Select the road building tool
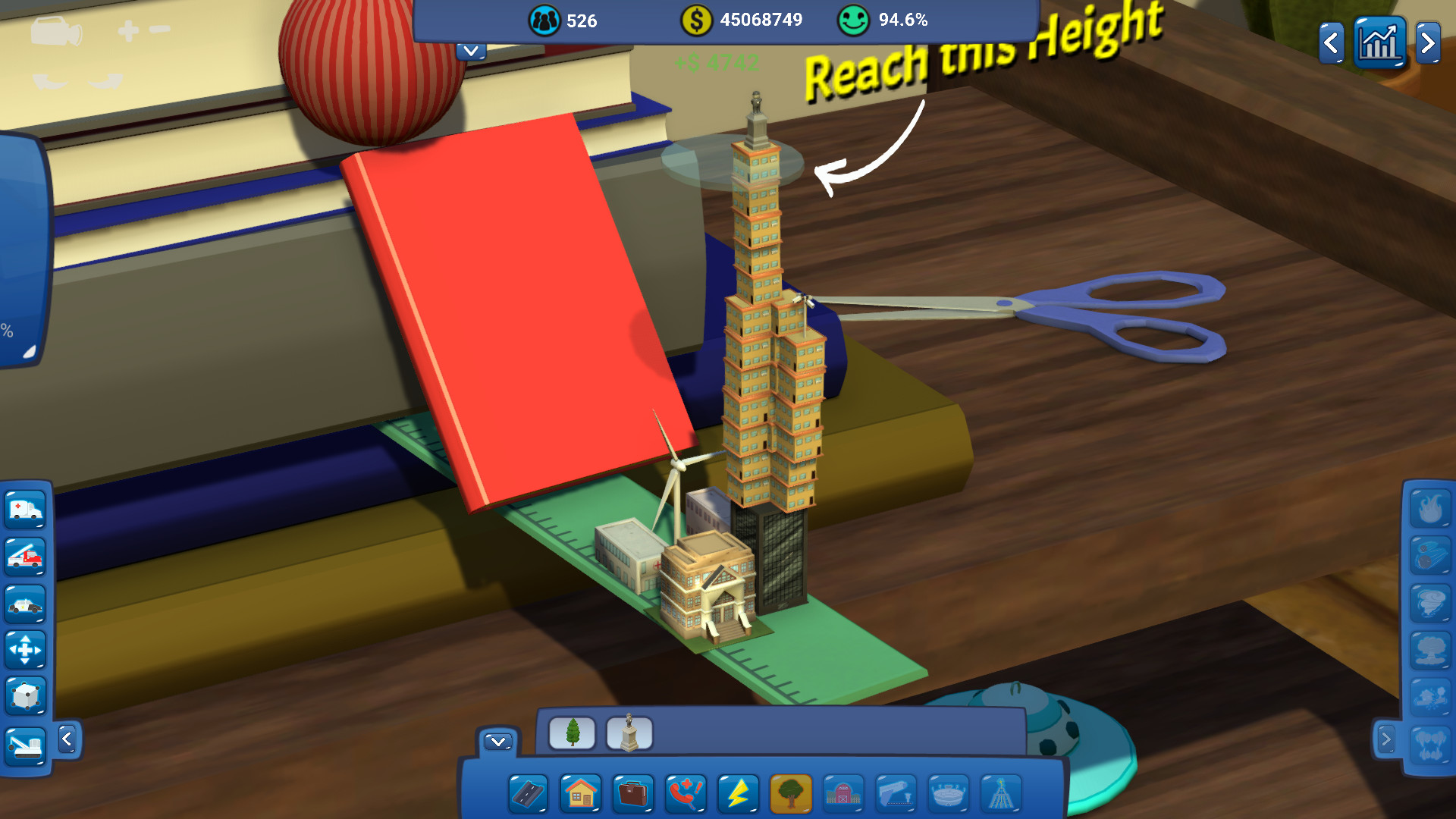1456x819 pixels. (531, 794)
